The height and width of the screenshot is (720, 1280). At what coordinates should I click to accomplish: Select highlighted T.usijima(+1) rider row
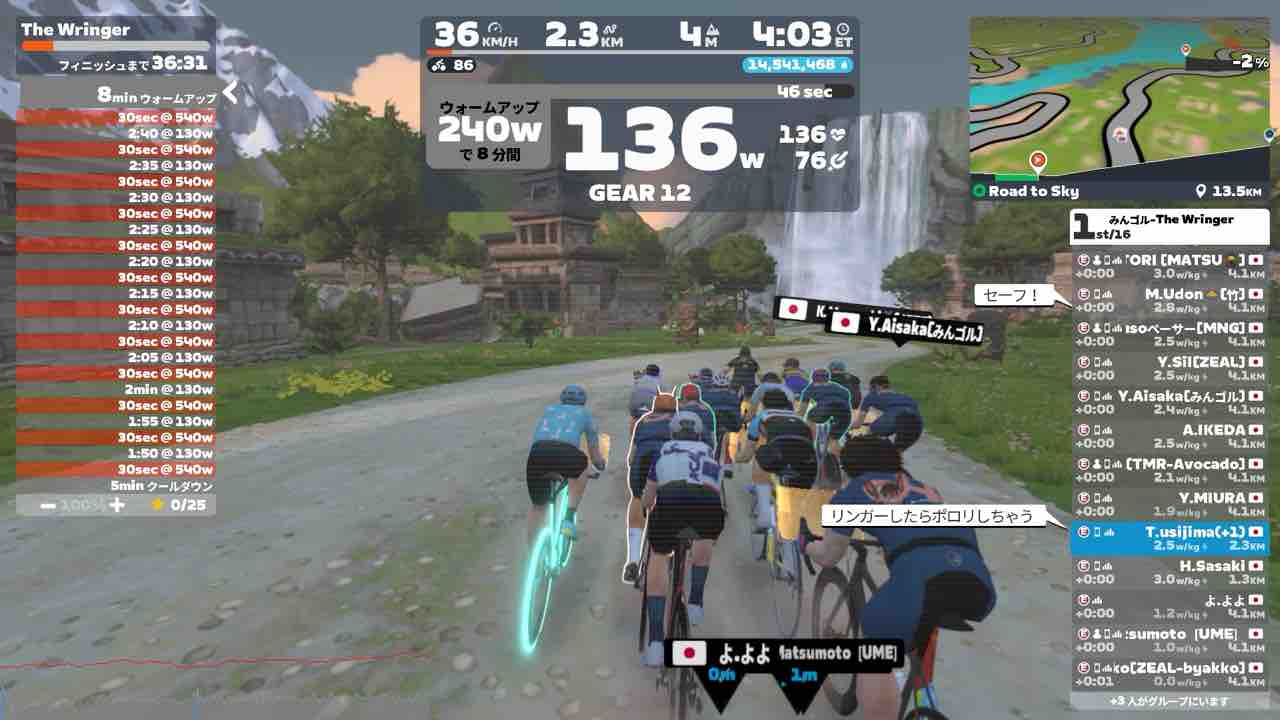(x=1169, y=538)
